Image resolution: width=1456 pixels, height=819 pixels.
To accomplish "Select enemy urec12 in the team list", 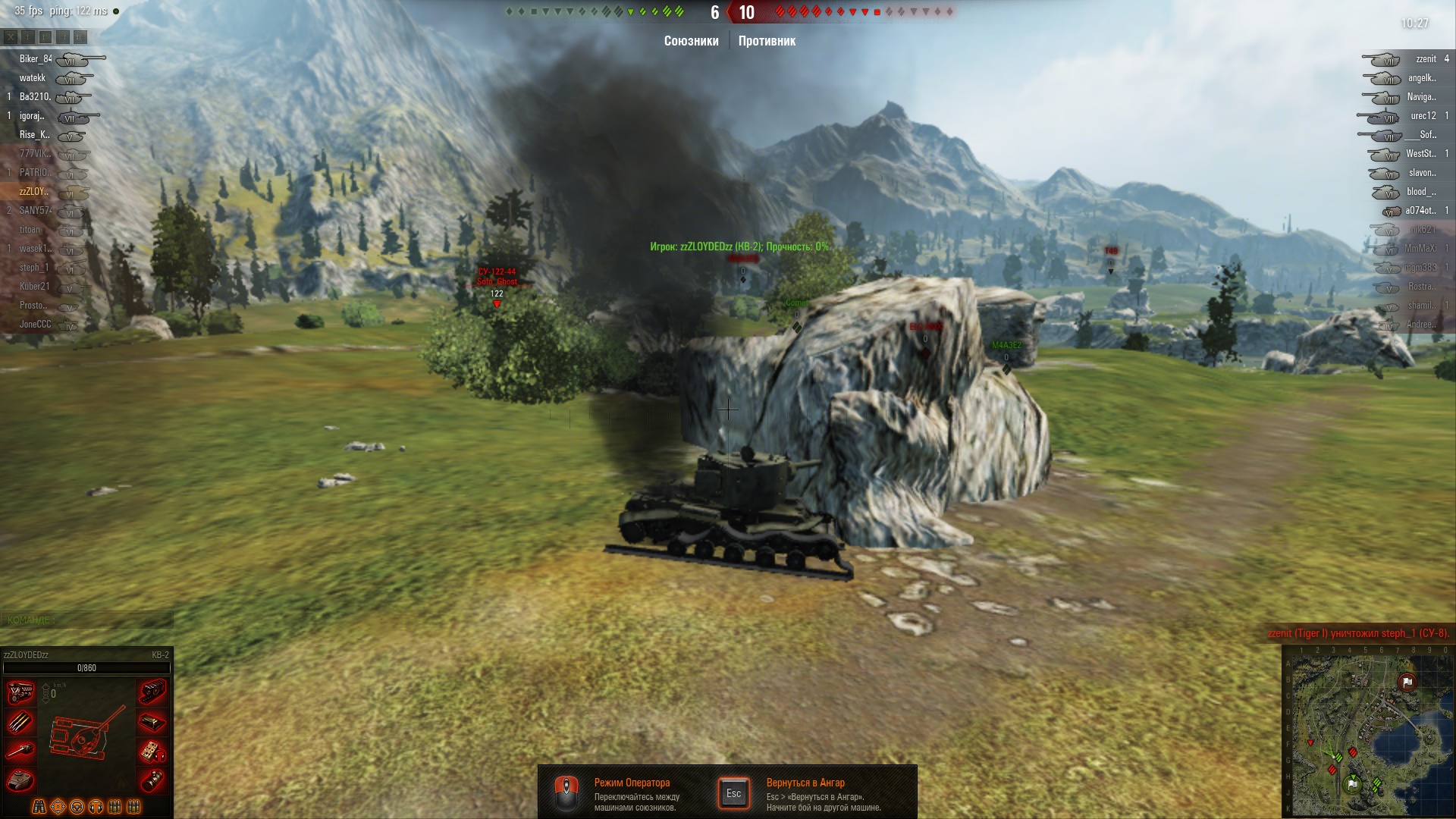I will [x=1423, y=116].
